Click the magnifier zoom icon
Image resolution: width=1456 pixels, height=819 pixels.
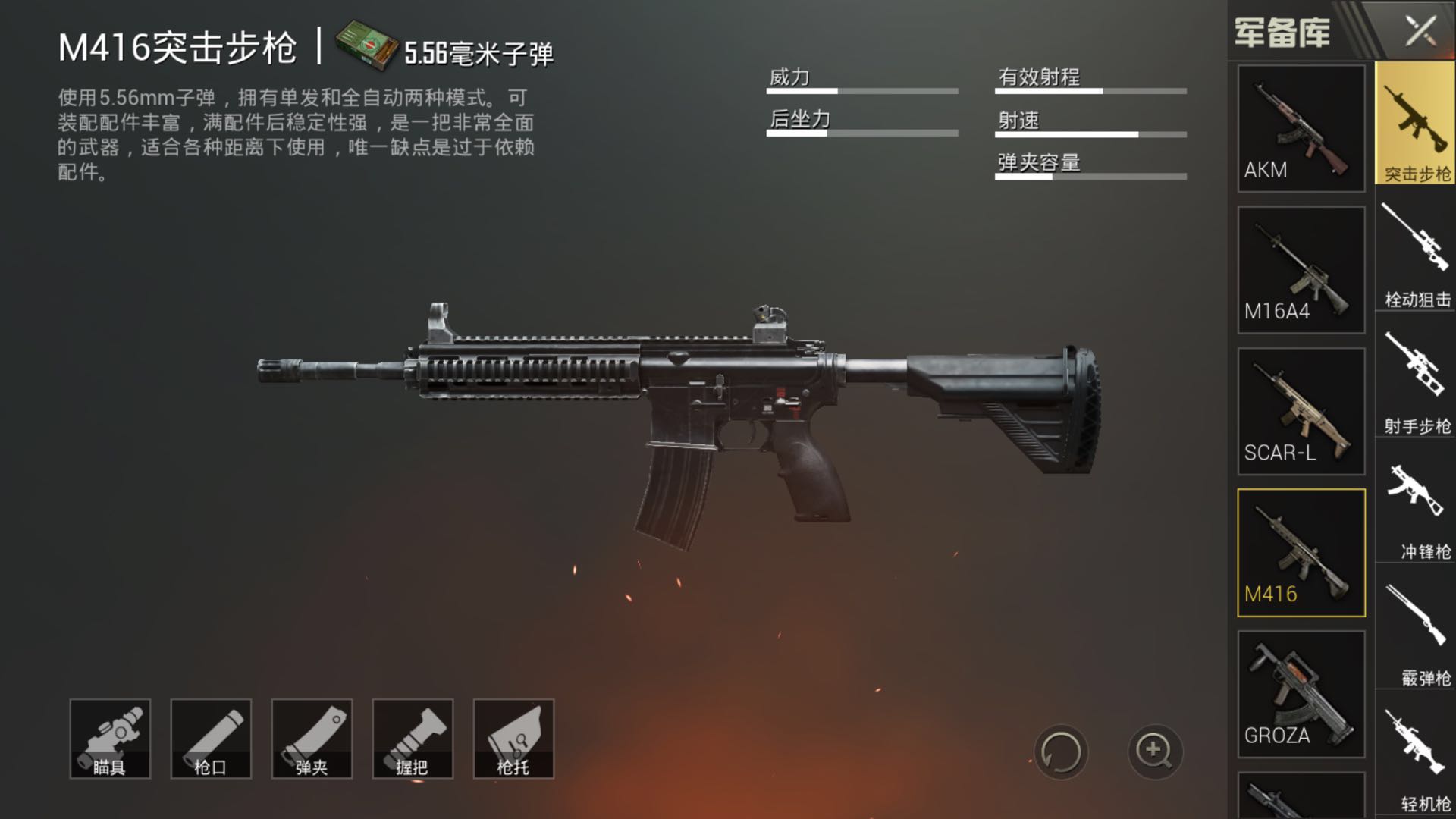tap(1153, 754)
